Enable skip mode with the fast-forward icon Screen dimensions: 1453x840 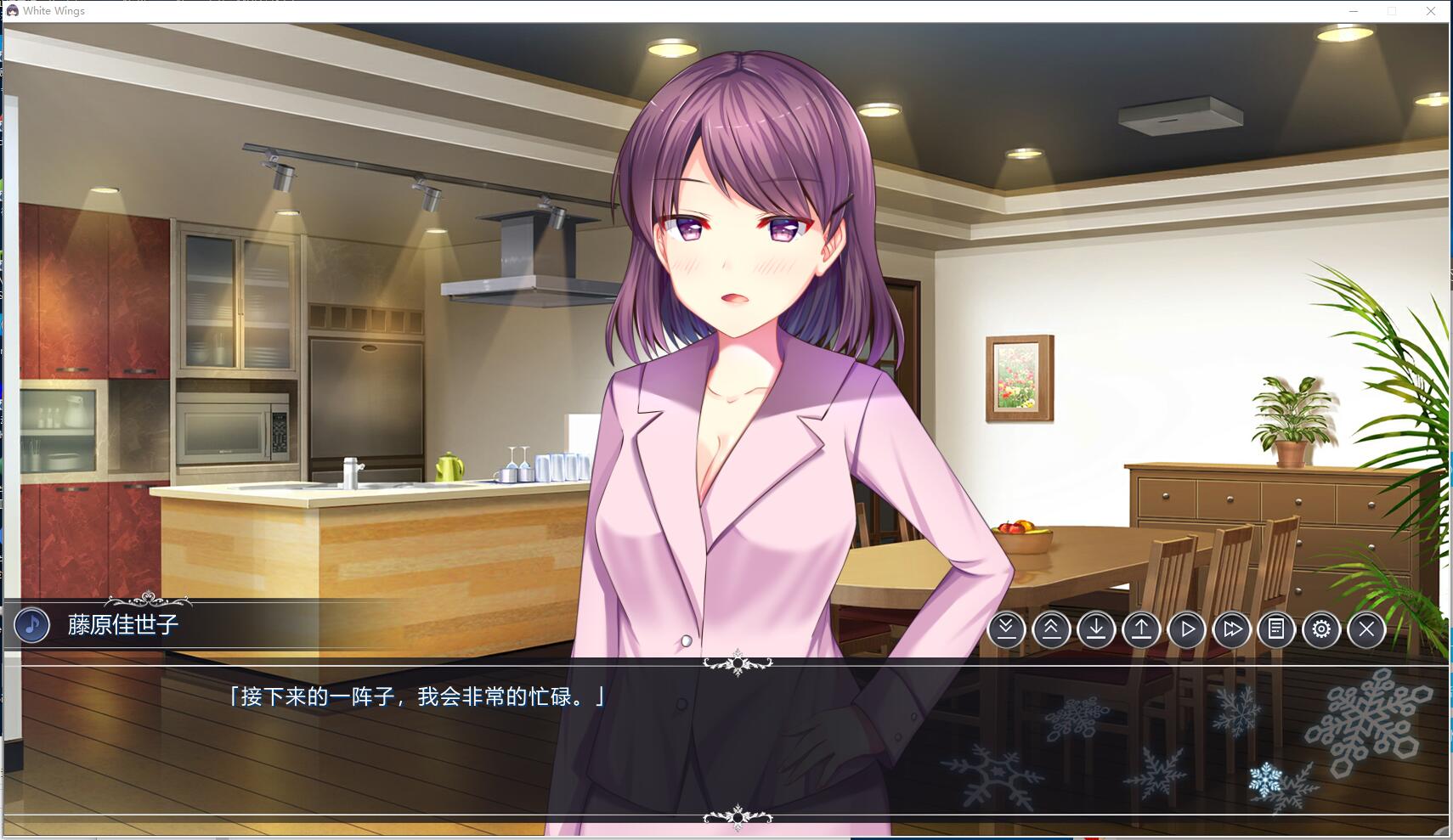(x=1232, y=629)
